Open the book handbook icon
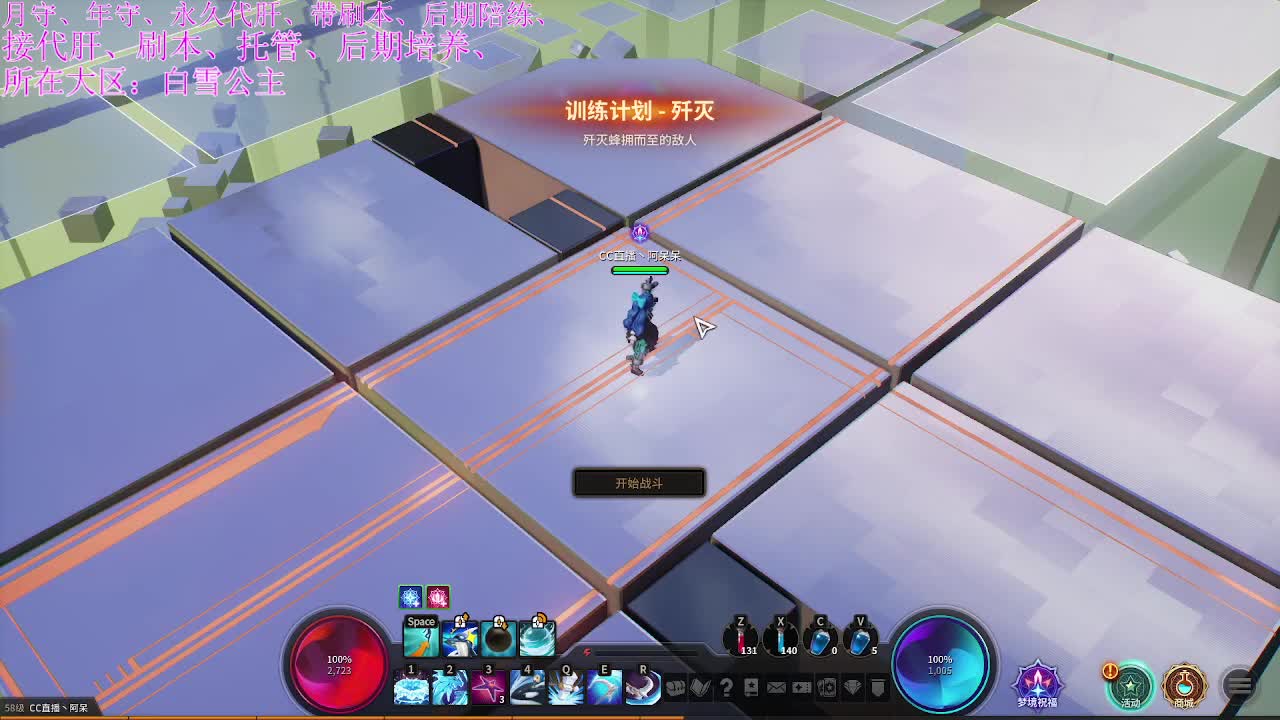1280x720 pixels. (701, 688)
